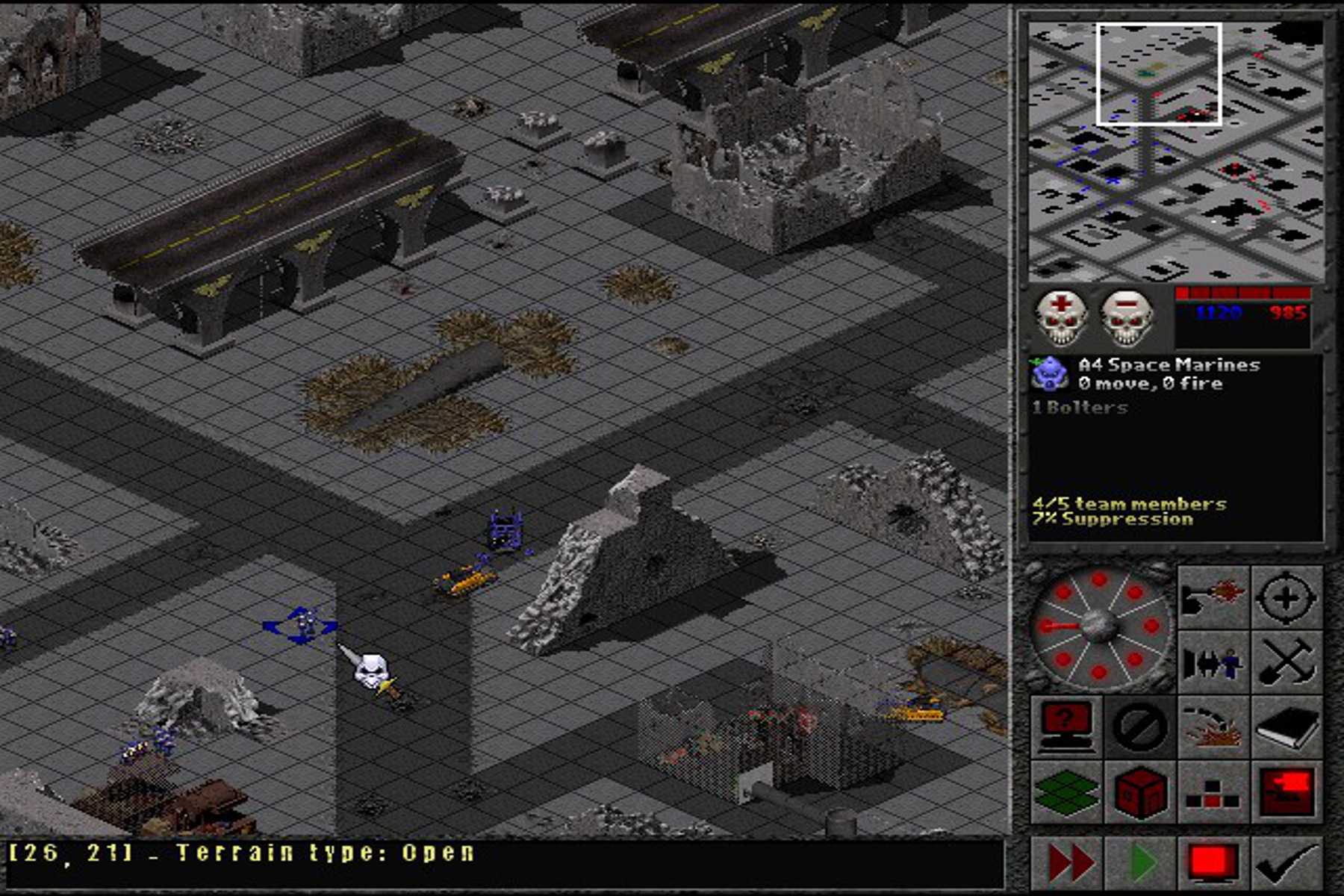Open the red question mark computer help
The width and height of the screenshot is (1344, 896).
1066,726
